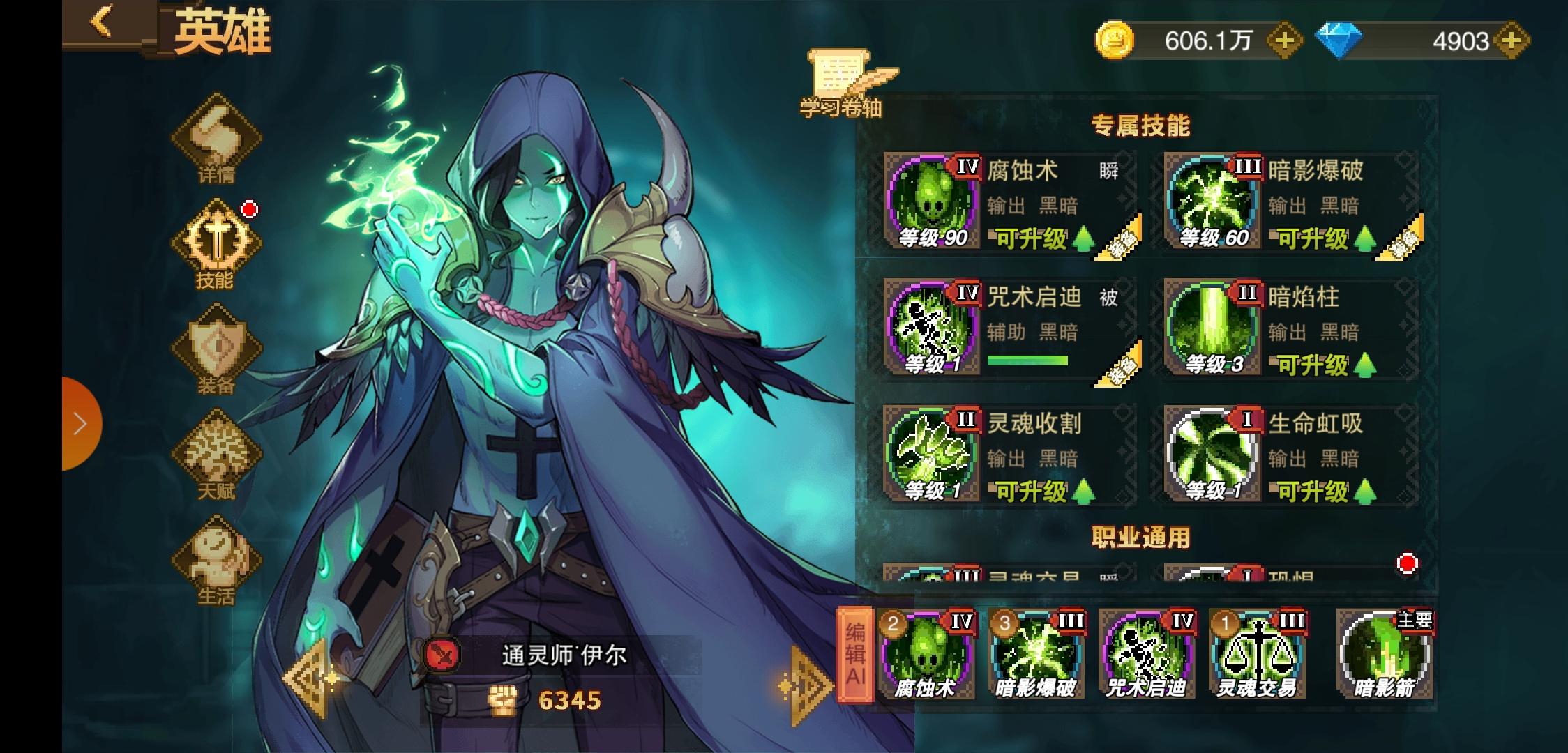Buy more diamonds with plus button
The image size is (1568, 753).
1511,41
